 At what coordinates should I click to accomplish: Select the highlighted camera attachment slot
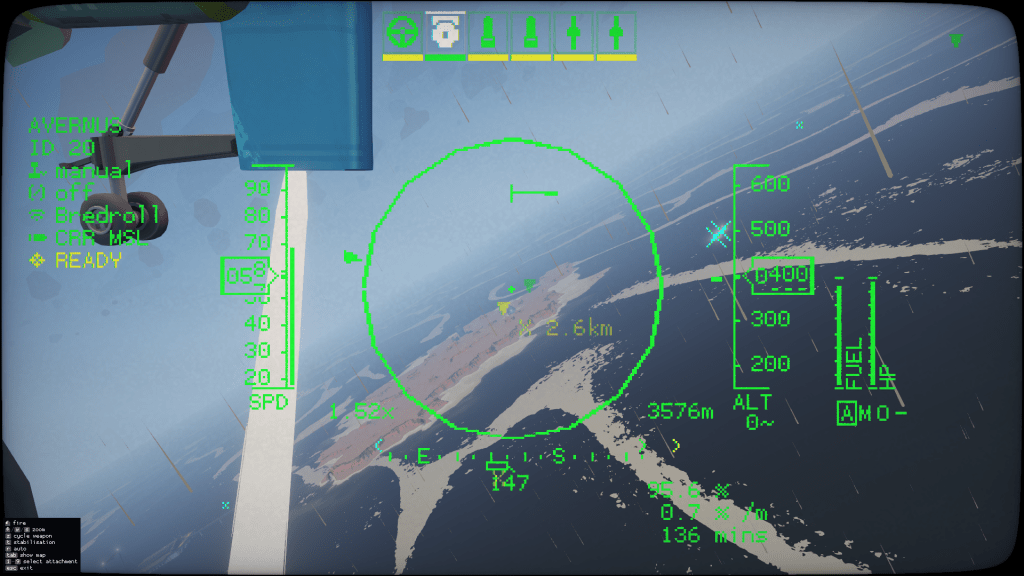click(x=445, y=32)
